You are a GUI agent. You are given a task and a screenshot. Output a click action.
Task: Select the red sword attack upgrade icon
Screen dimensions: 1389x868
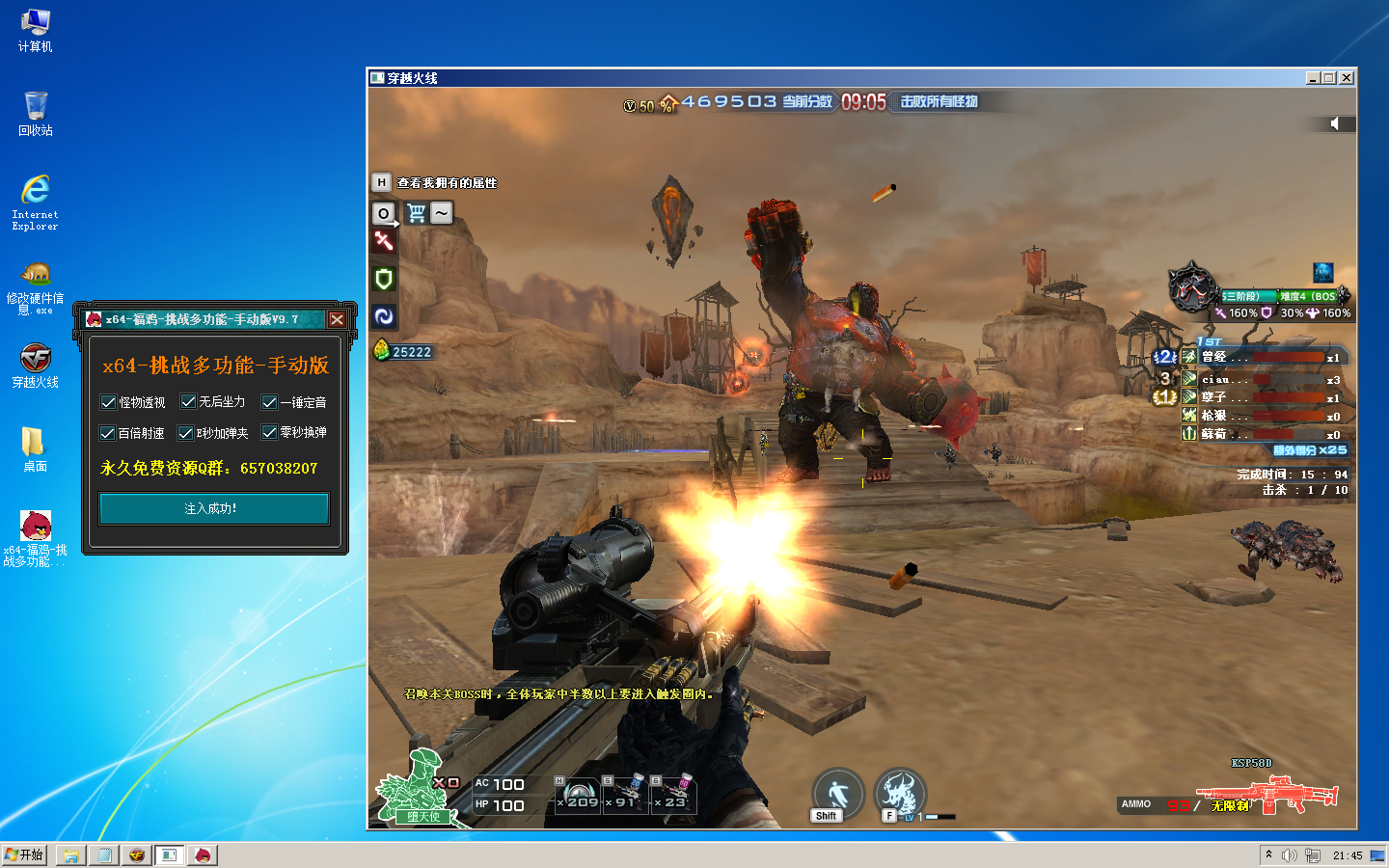pos(384,241)
